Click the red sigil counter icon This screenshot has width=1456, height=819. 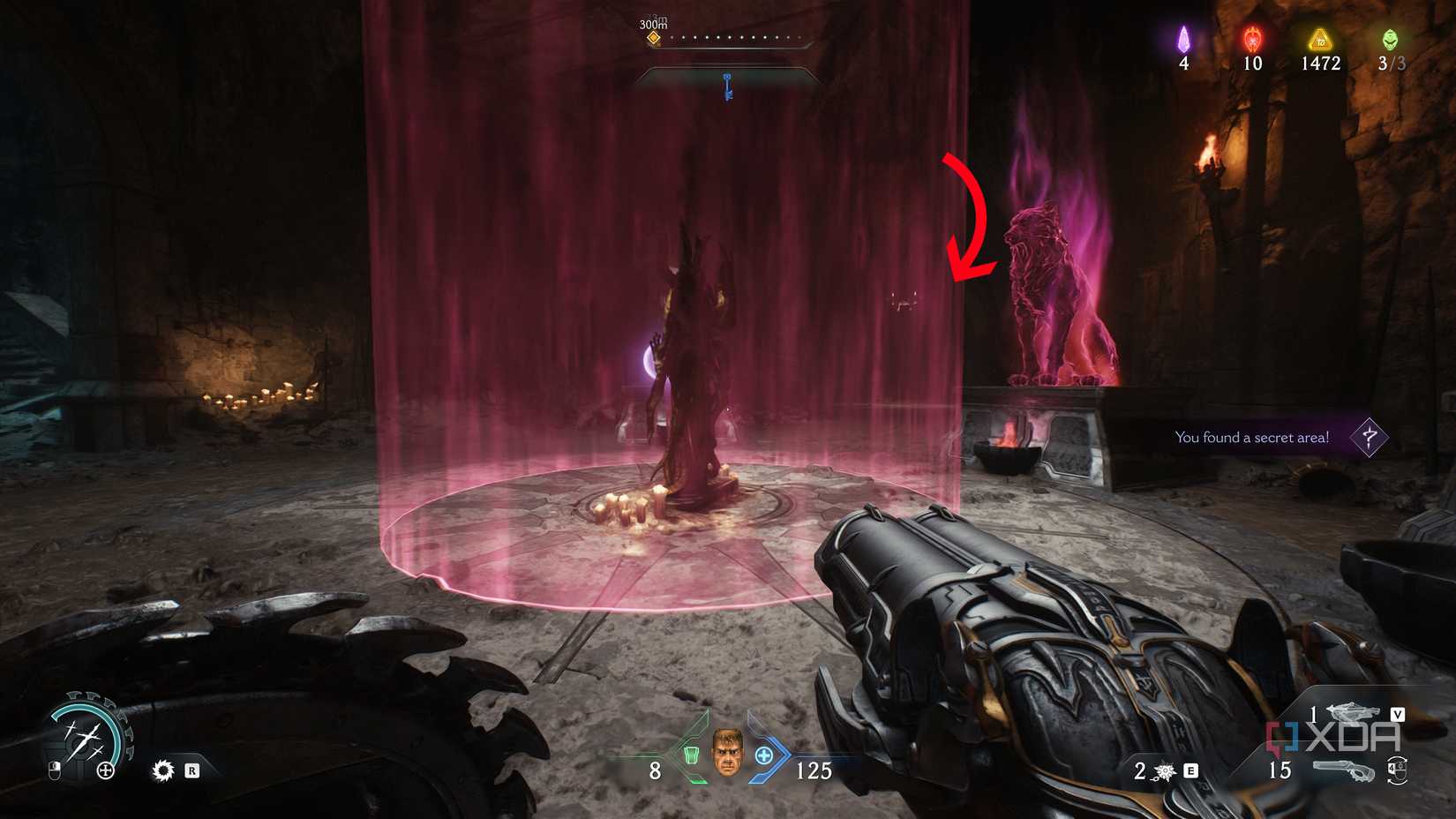pyautogui.click(x=1250, y=40)
